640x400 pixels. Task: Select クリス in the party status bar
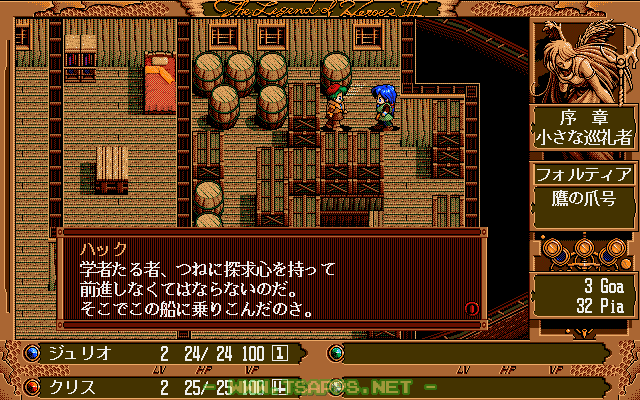pyautogui.click(x=73, y=385)
